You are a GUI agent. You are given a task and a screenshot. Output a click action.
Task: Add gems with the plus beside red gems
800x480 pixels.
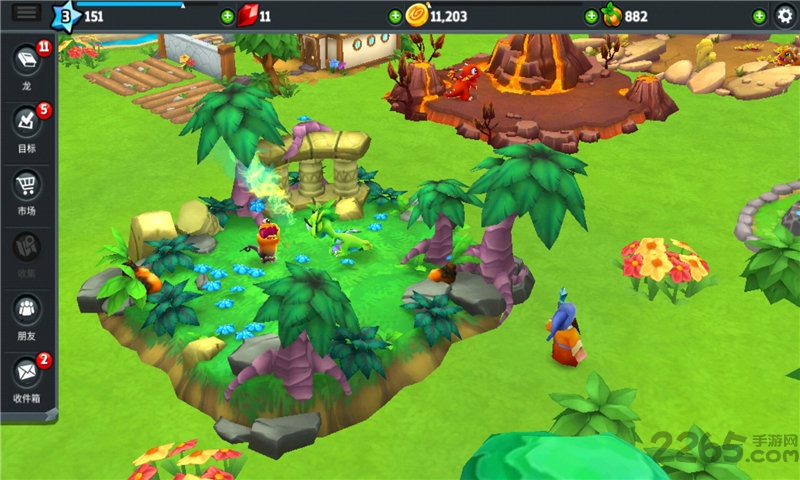pyautogui.click(x=228, y=16)
